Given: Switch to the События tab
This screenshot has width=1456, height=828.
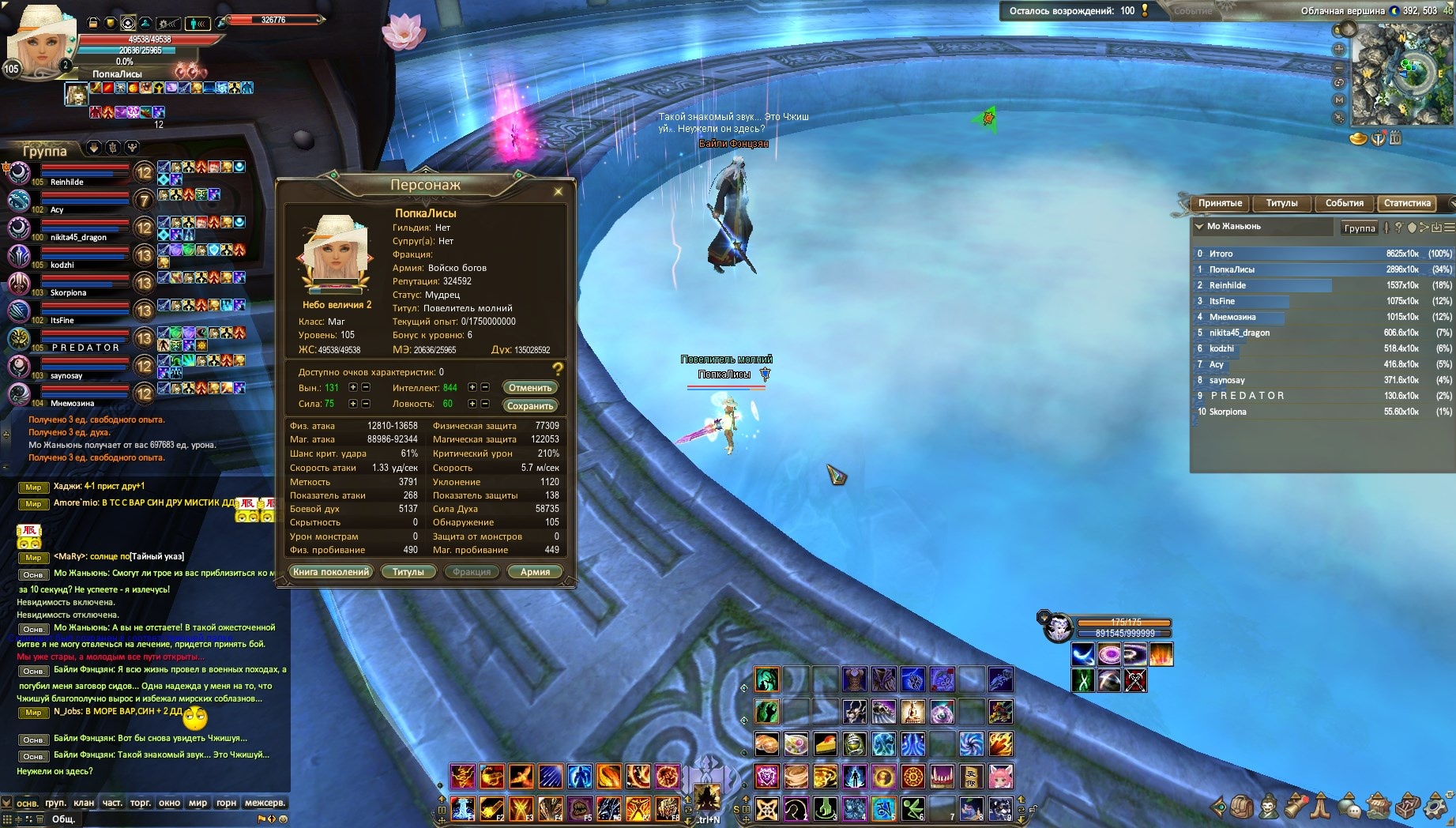Looking at the screenshot, I should tap(1344, 203).
